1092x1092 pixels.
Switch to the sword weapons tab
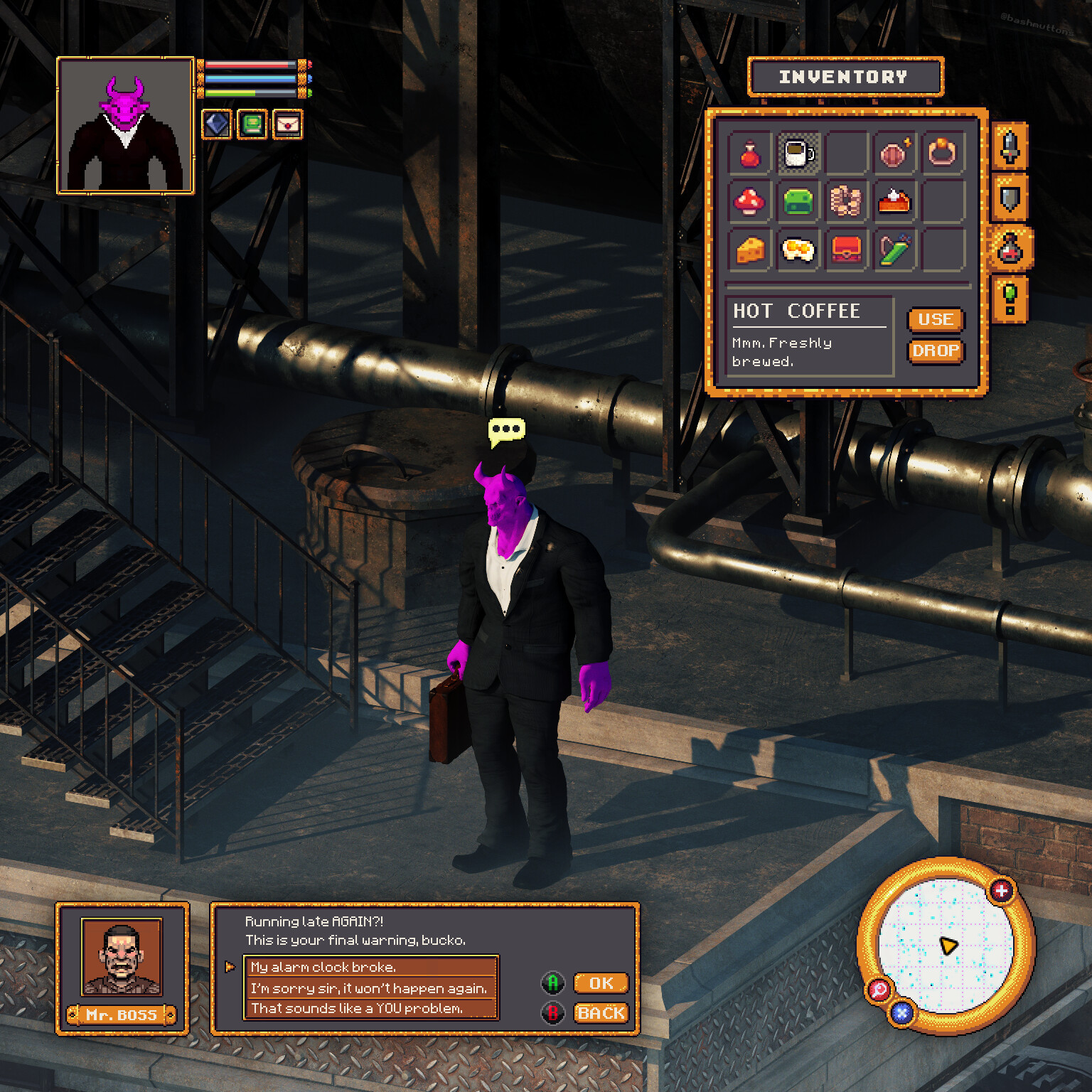pos(1010,147)
